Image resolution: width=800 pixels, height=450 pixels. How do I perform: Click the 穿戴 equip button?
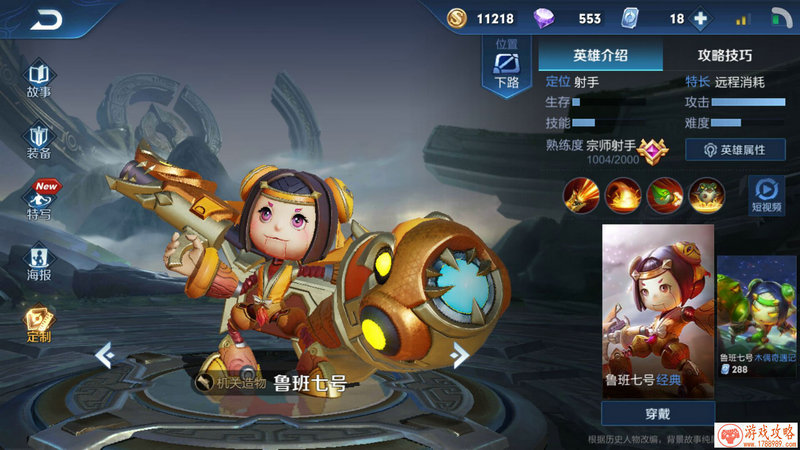tap(658, 412)
